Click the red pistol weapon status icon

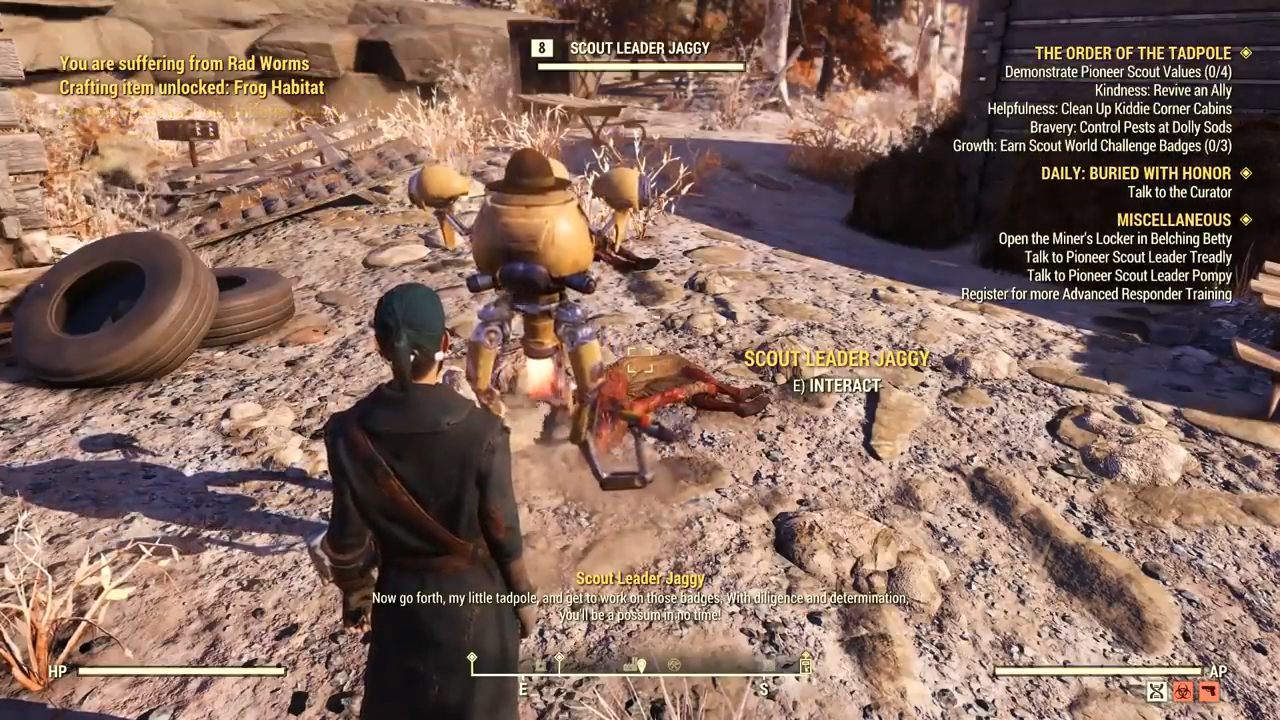tap(1208, 690)
